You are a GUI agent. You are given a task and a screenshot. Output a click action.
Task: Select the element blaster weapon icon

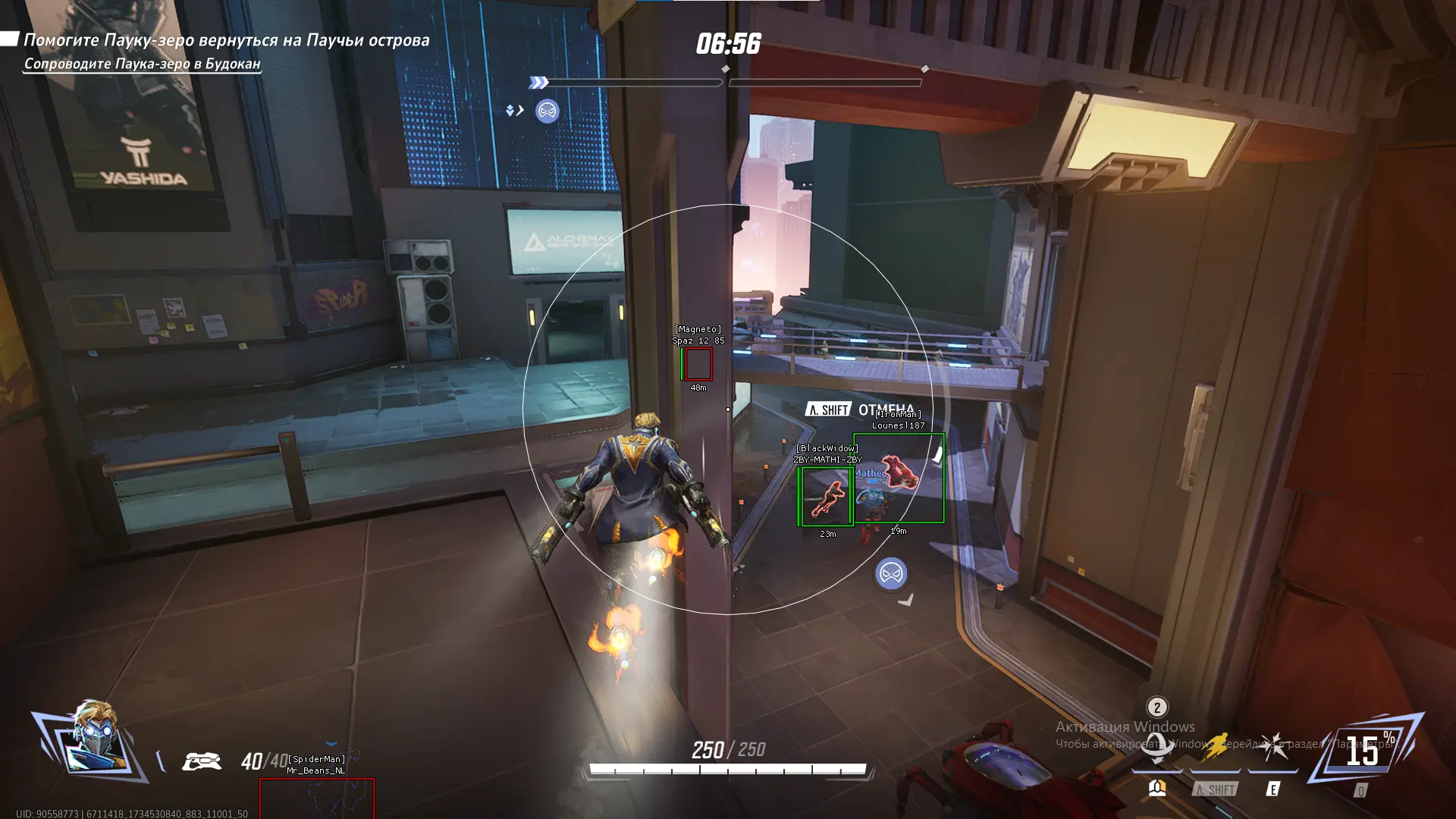[x=202, y=760]
